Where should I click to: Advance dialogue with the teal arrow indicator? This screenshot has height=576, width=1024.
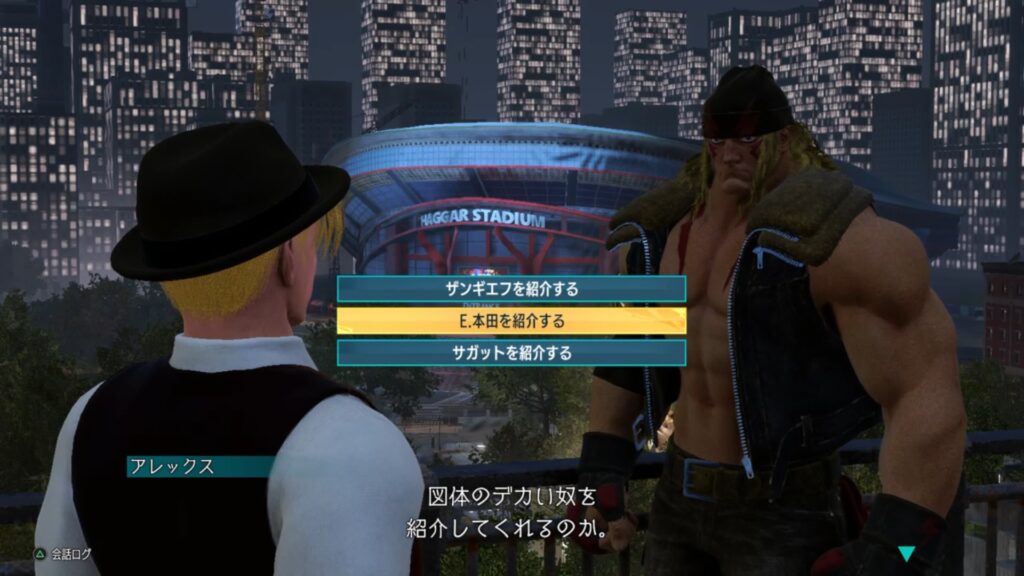pos(906,553)
